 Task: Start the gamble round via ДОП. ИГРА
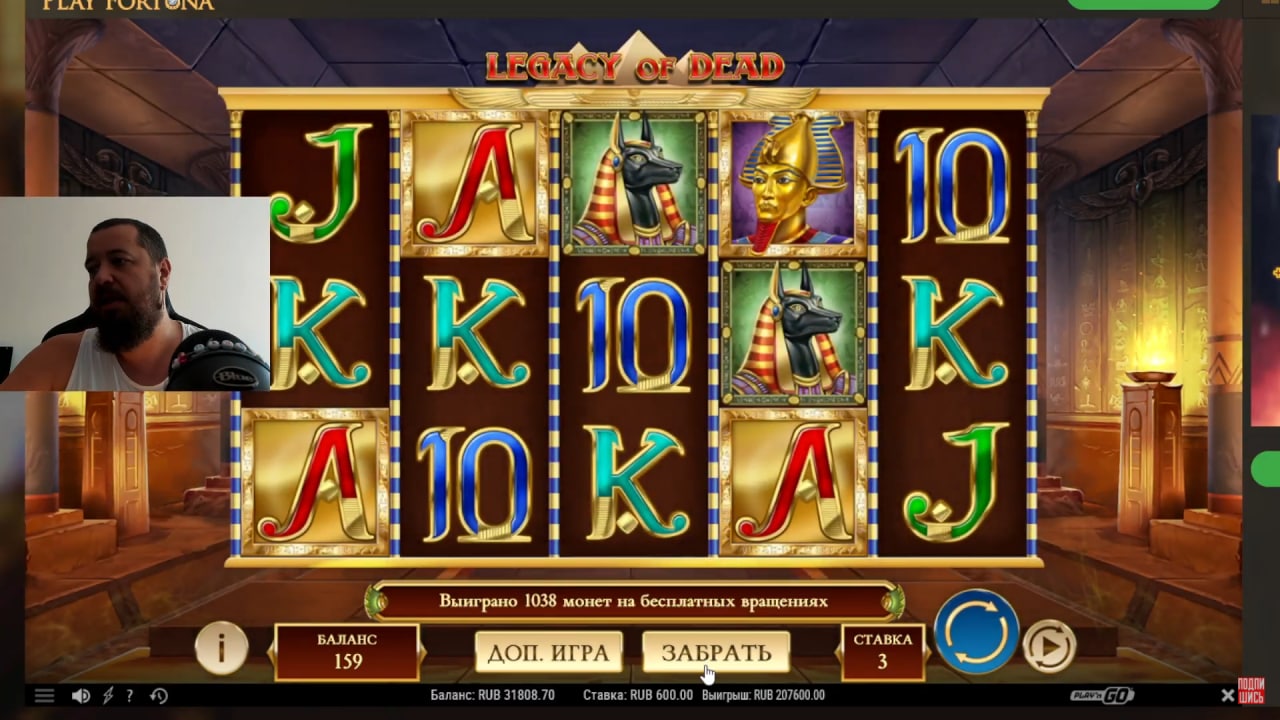pyautogui.click(x=548, y=652)
